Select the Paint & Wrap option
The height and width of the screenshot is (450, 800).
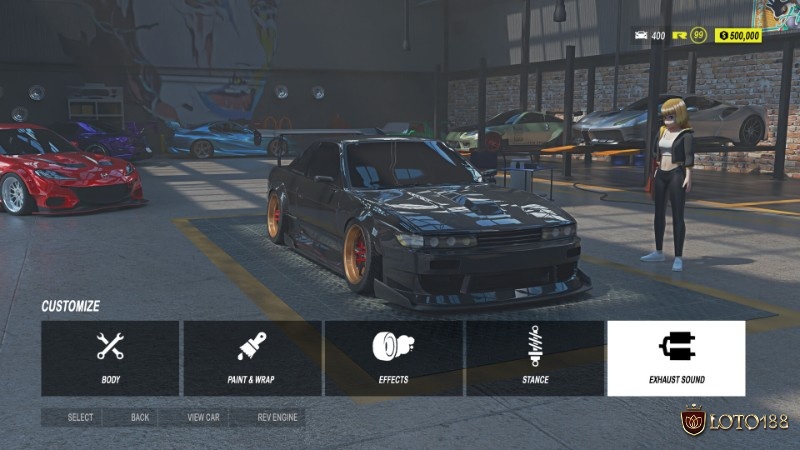click(252, 358)
